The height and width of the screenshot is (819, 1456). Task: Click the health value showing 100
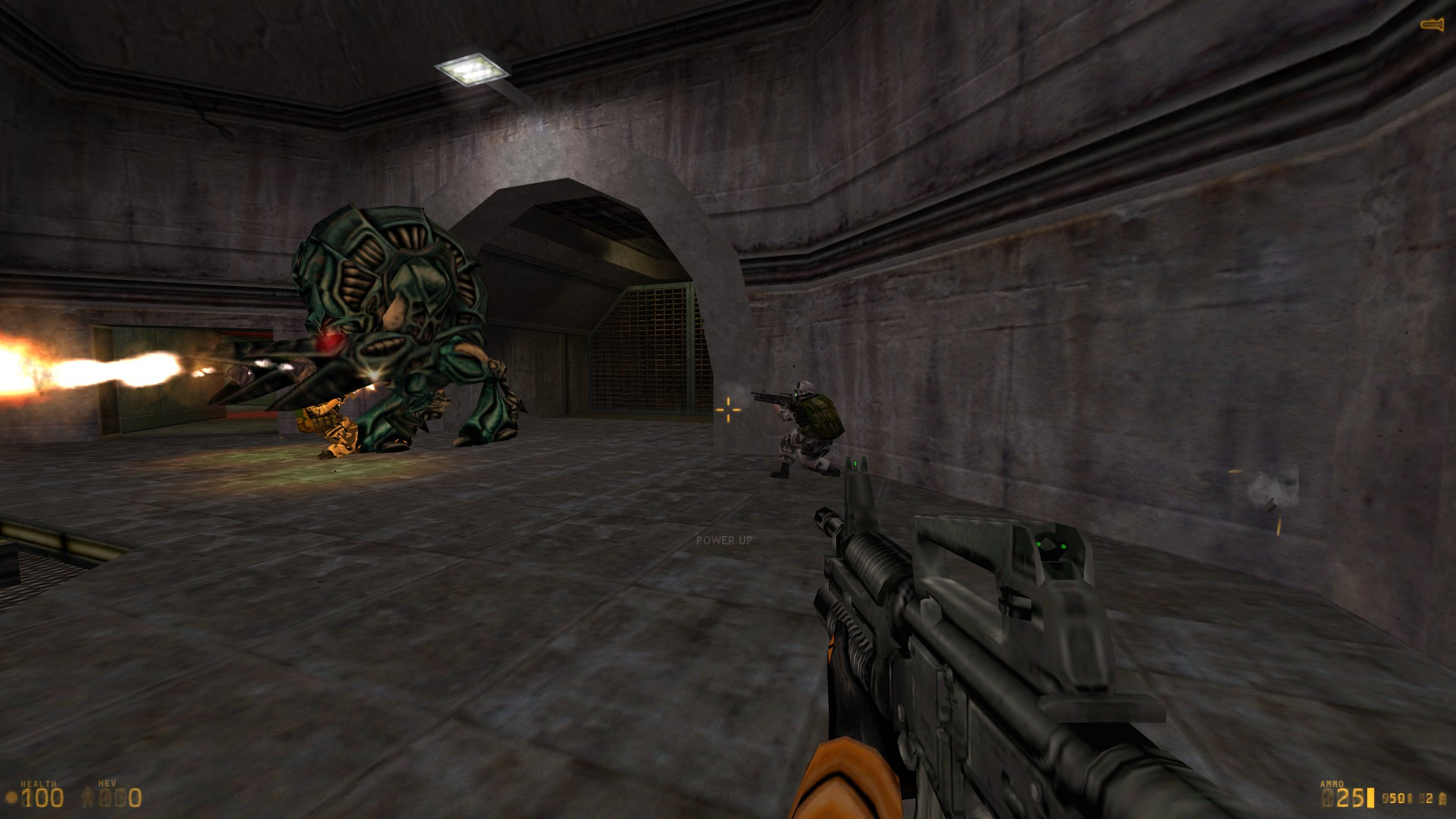[42, 798]
